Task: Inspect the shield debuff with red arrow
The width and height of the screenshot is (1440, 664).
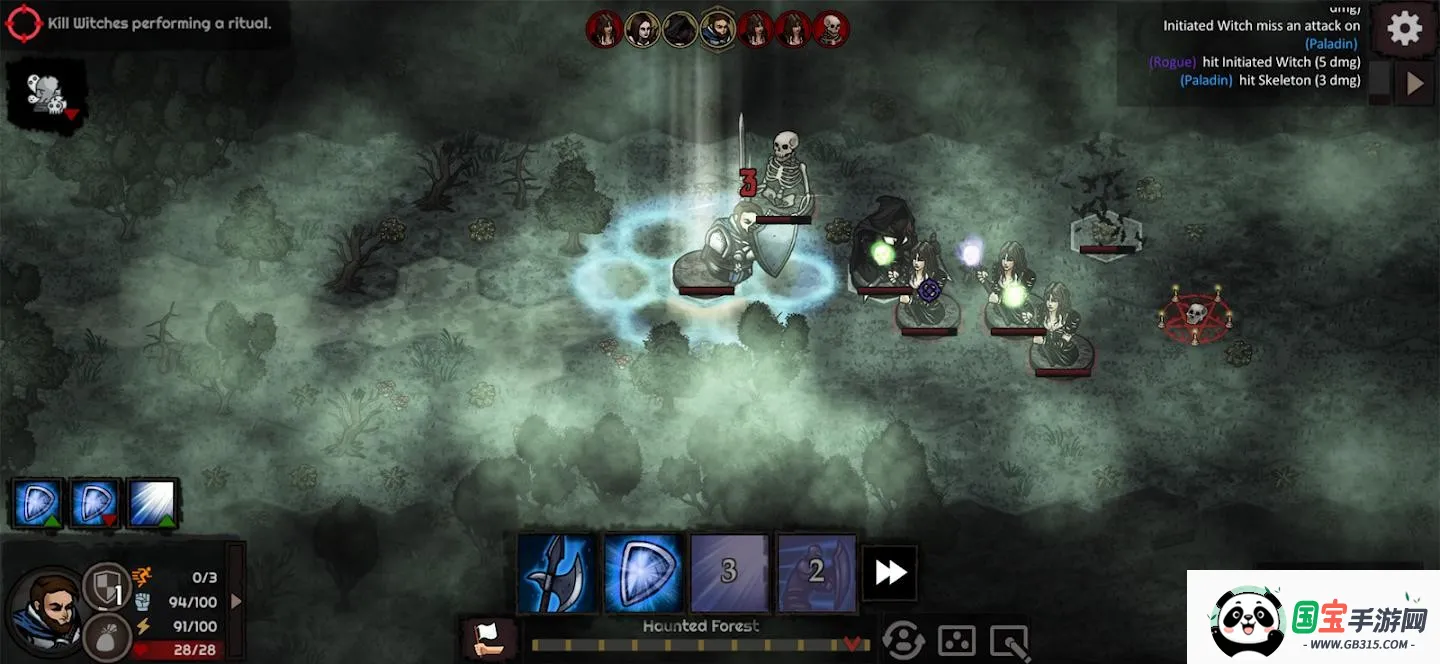Action: pyautogui.click(x=97, y=503)
